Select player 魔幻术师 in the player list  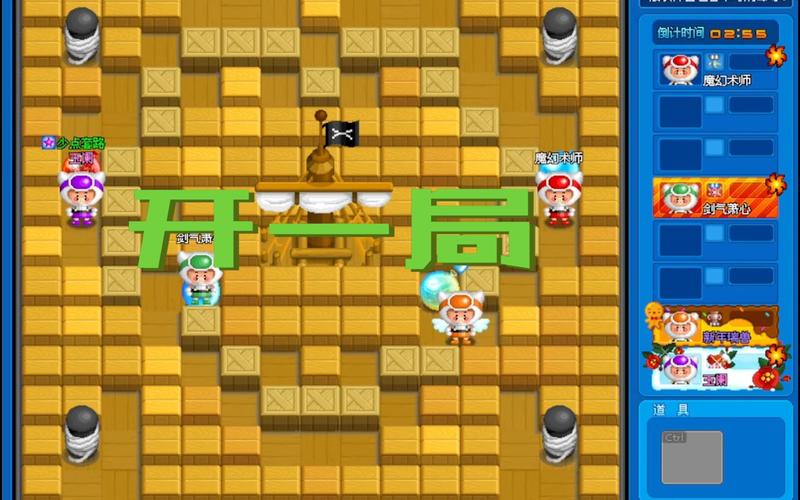click(715, 70)
